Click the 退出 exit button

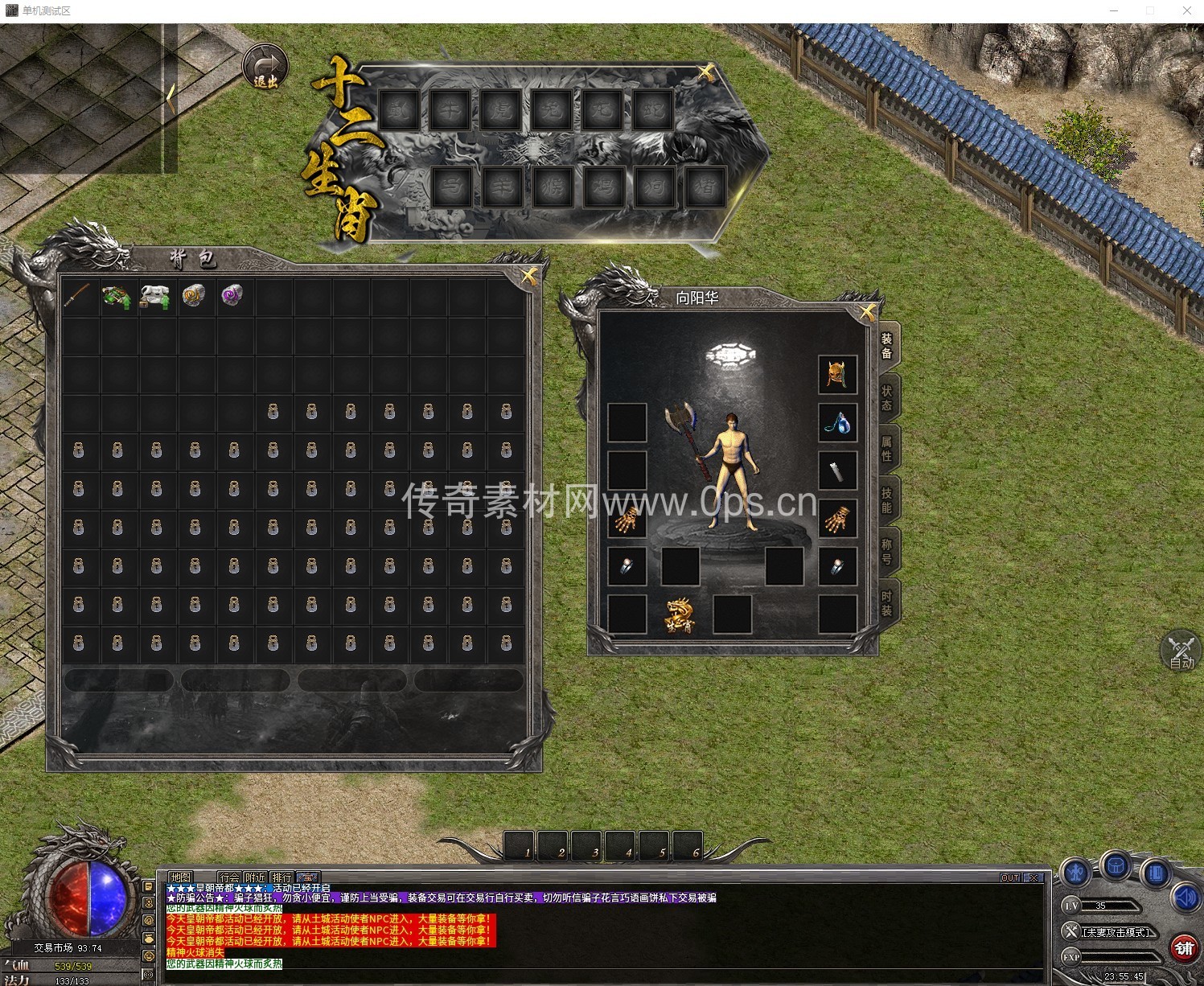pyautogui.click(x=265, y=68)
